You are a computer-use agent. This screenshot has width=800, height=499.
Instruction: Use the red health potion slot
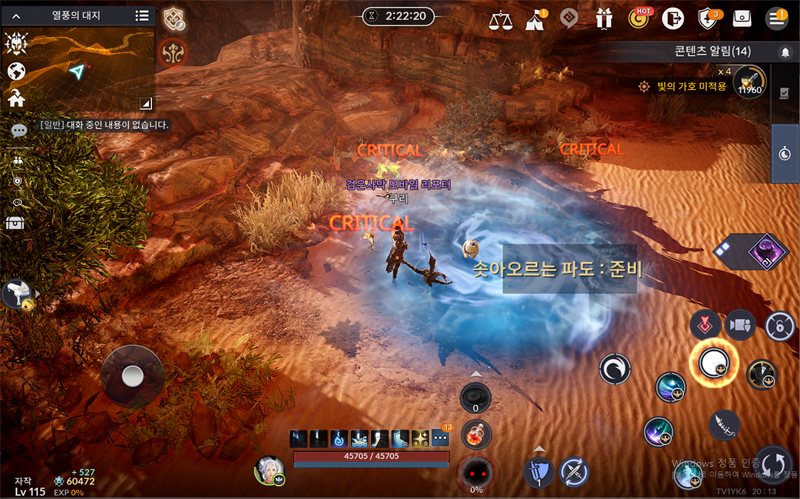pyautogui.click(x=476, y=436)
